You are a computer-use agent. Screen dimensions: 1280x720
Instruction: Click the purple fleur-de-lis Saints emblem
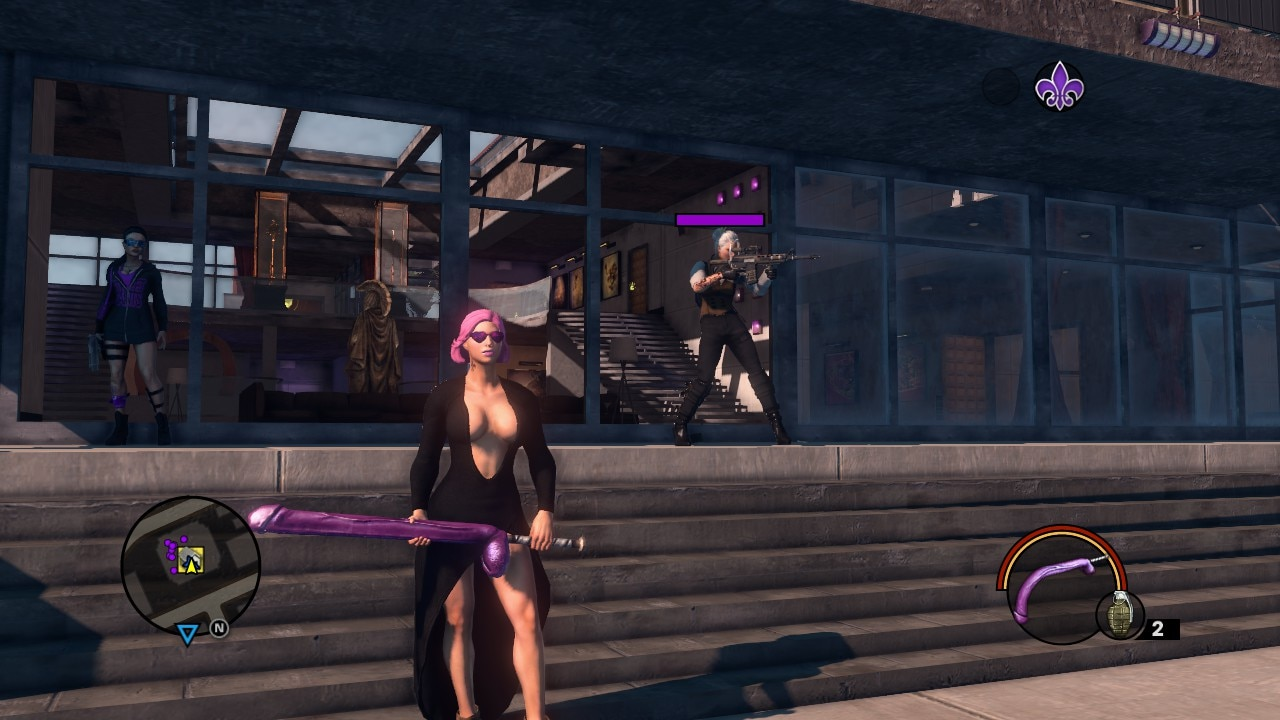[1058, 86]
